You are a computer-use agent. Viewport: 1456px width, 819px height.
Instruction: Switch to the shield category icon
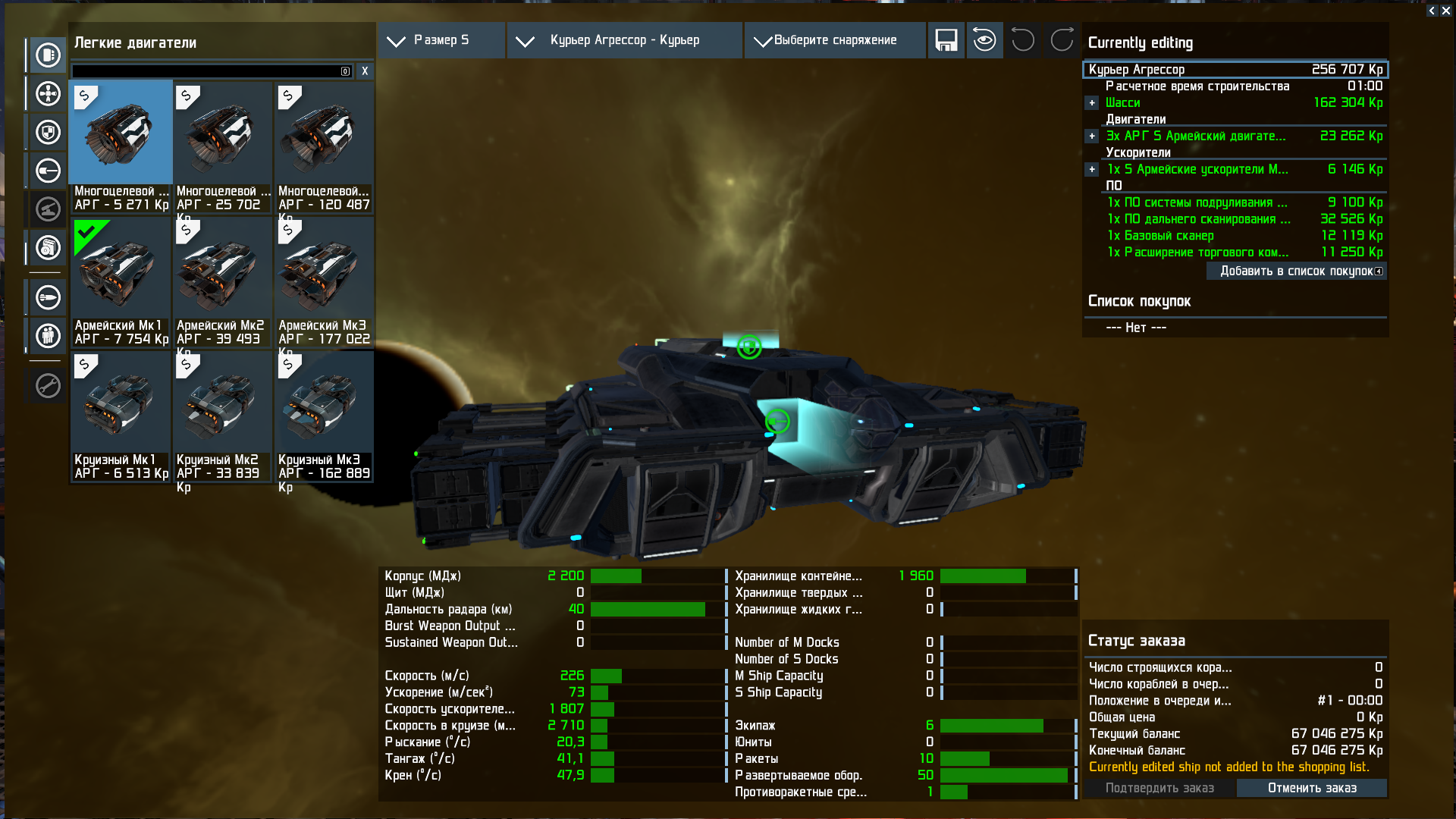(x=48, y=133)
